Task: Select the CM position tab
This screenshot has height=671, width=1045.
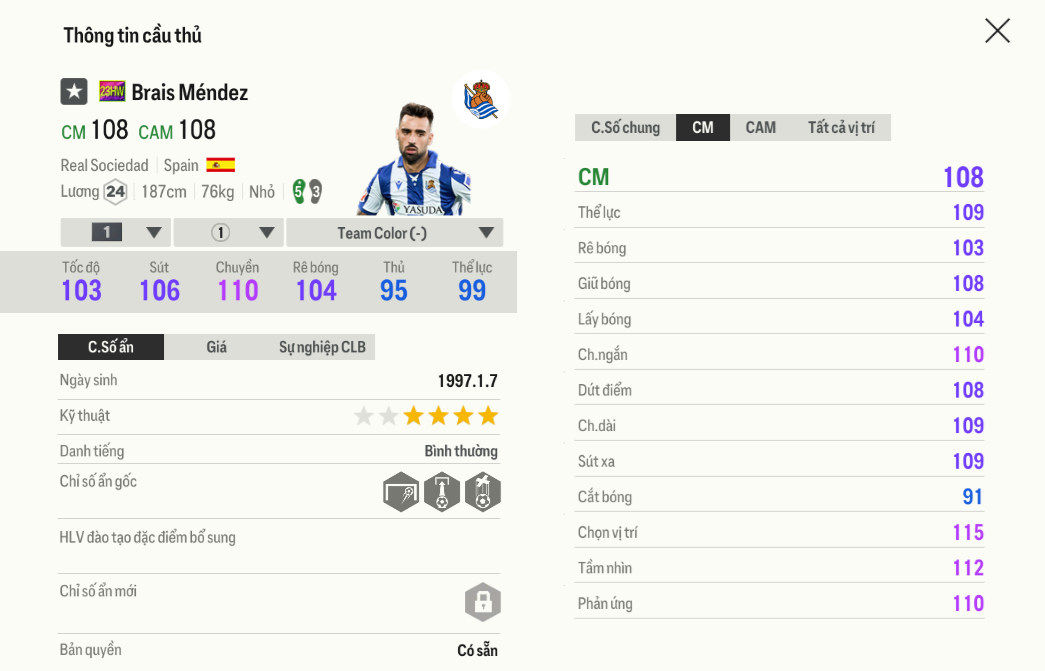Action: click(x=703, y=127)
